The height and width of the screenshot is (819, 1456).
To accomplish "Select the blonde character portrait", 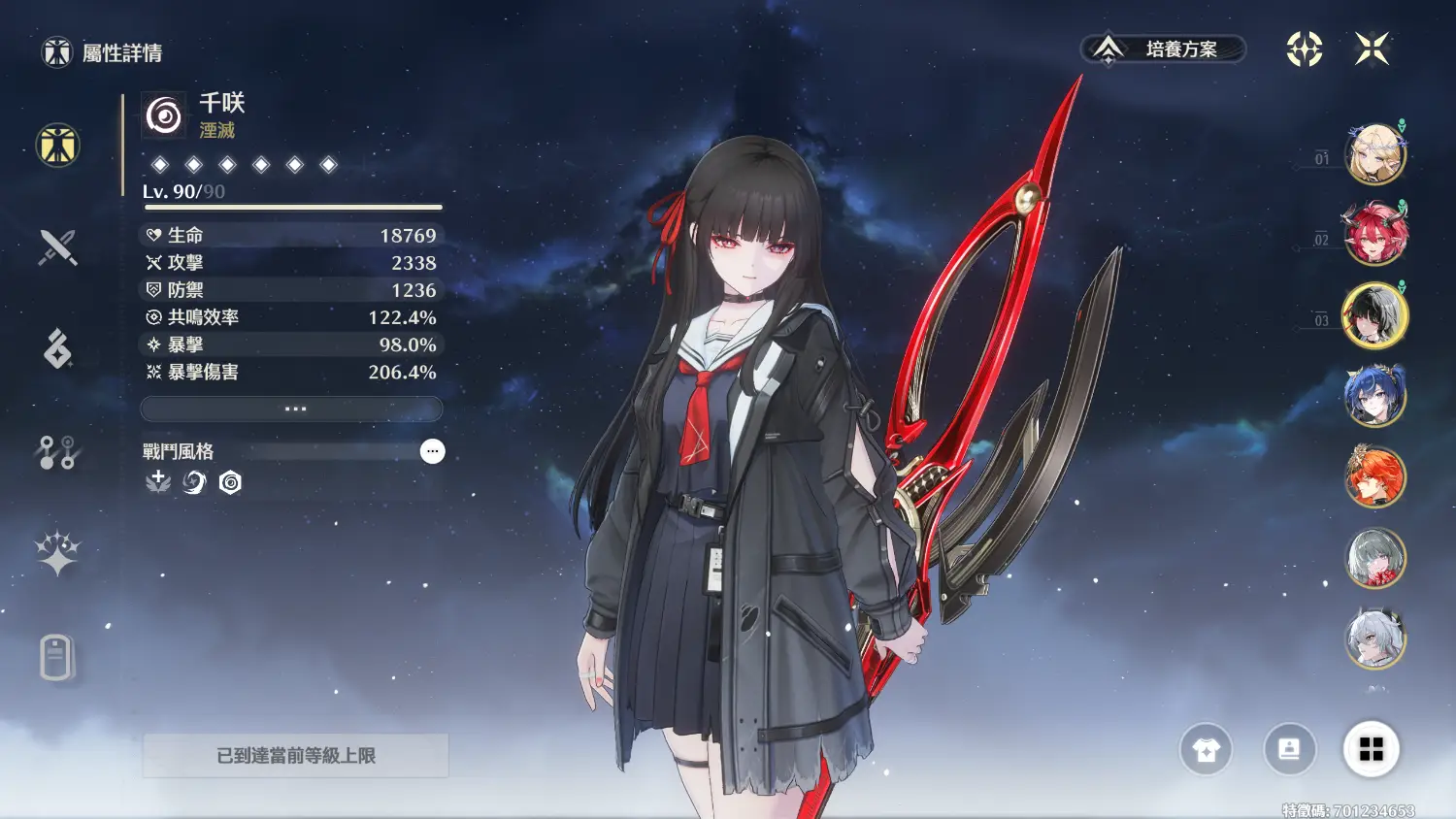I will [1374, 153].
